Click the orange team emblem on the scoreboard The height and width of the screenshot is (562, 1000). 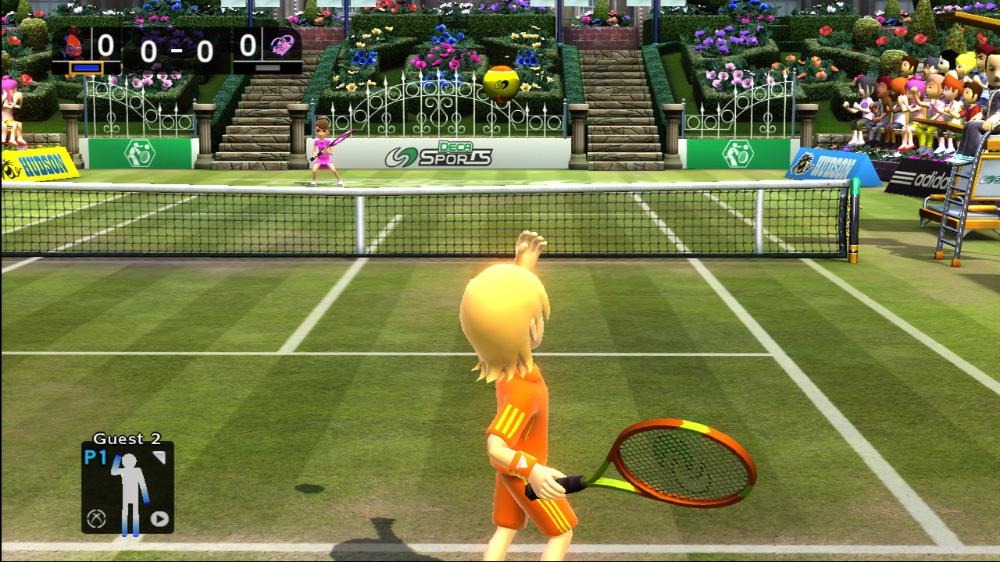click(72, 45)
